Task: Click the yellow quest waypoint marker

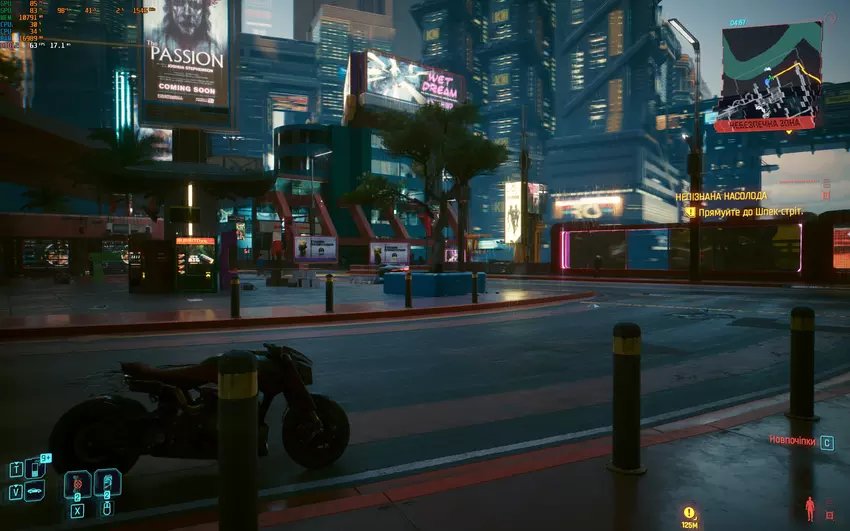Action: point(689,512)
